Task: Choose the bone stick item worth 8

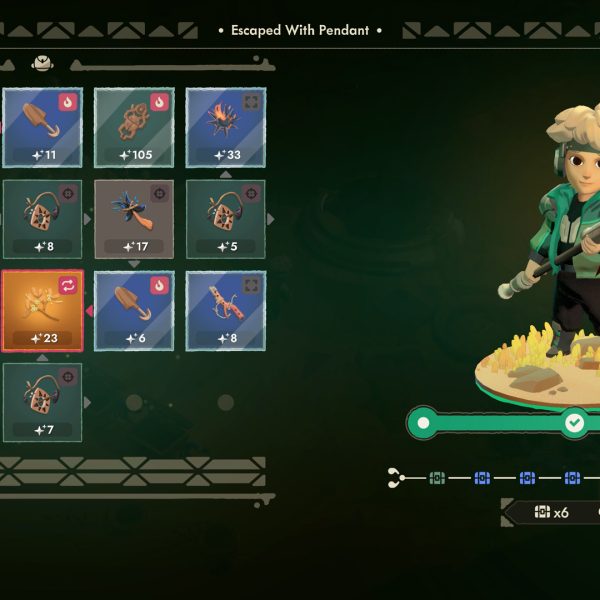Action: [226, 310]
